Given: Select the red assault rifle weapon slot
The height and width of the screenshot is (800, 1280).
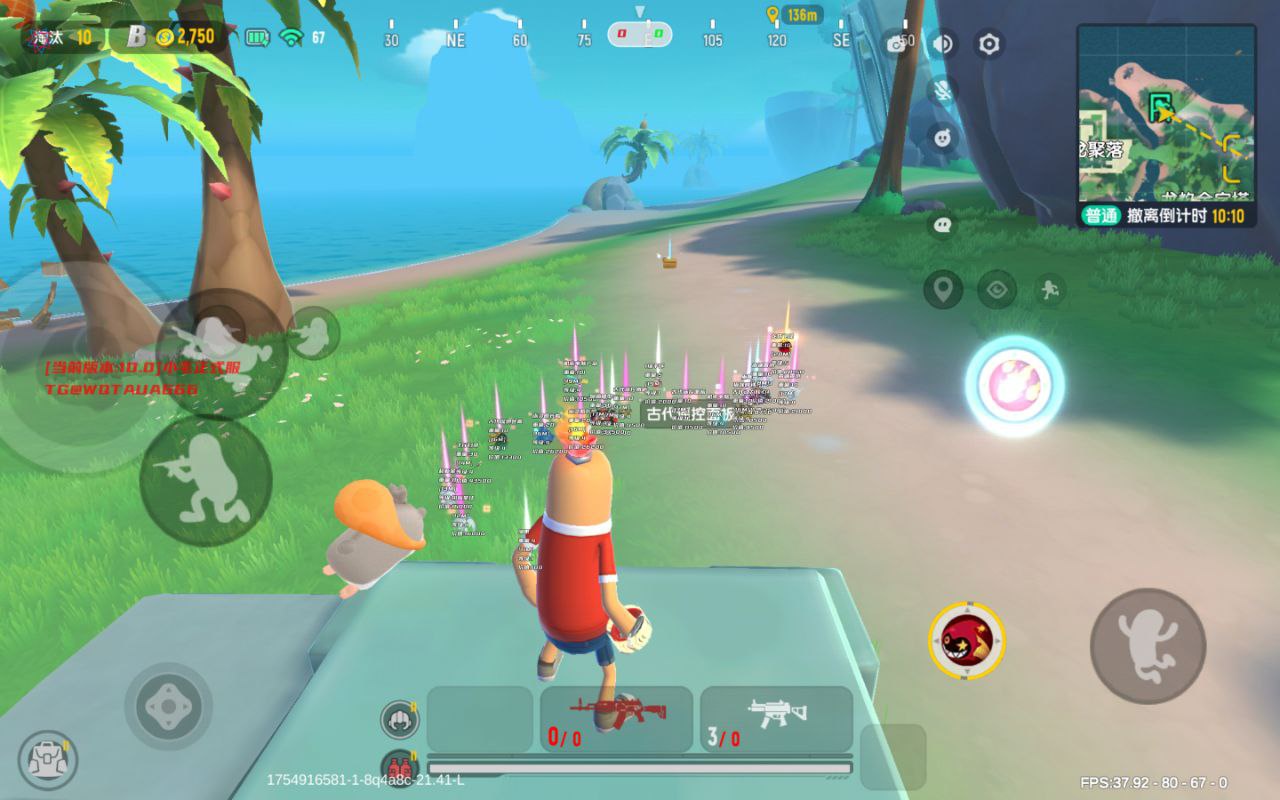Looking at the screenshot, I should click(616, 718).
